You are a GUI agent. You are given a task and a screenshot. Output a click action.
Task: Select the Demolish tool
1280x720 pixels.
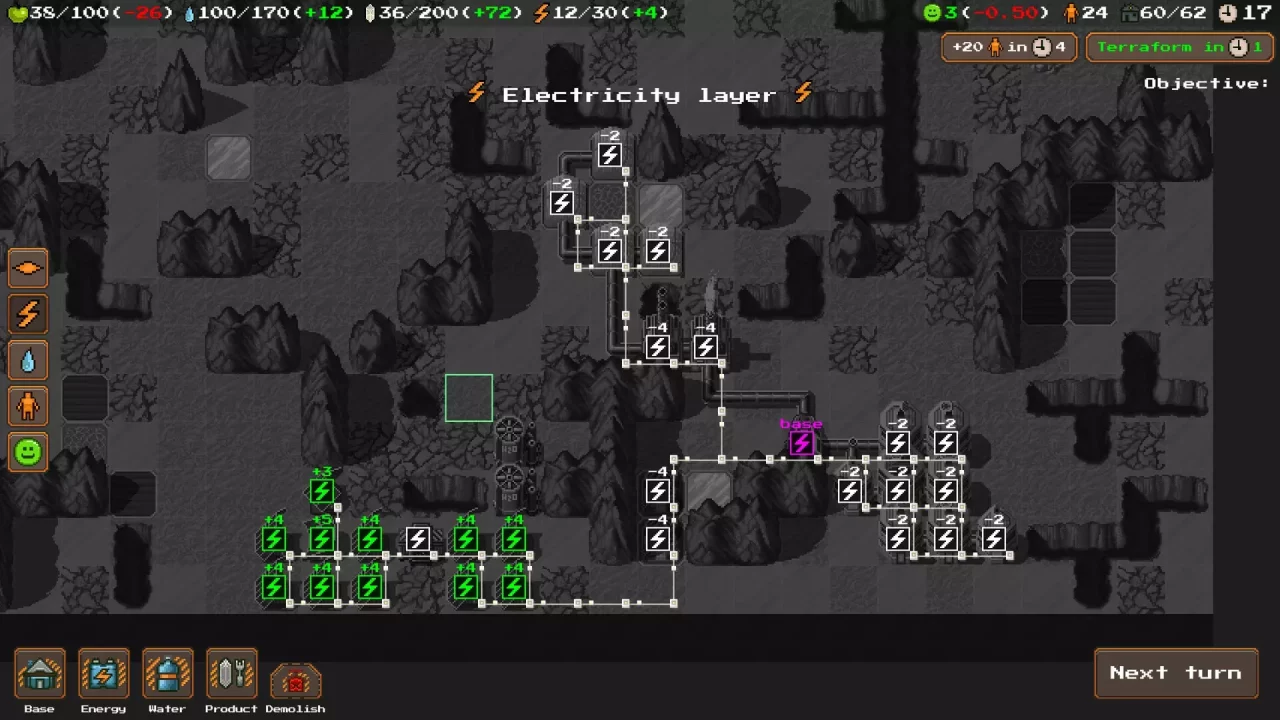[295, 681]
